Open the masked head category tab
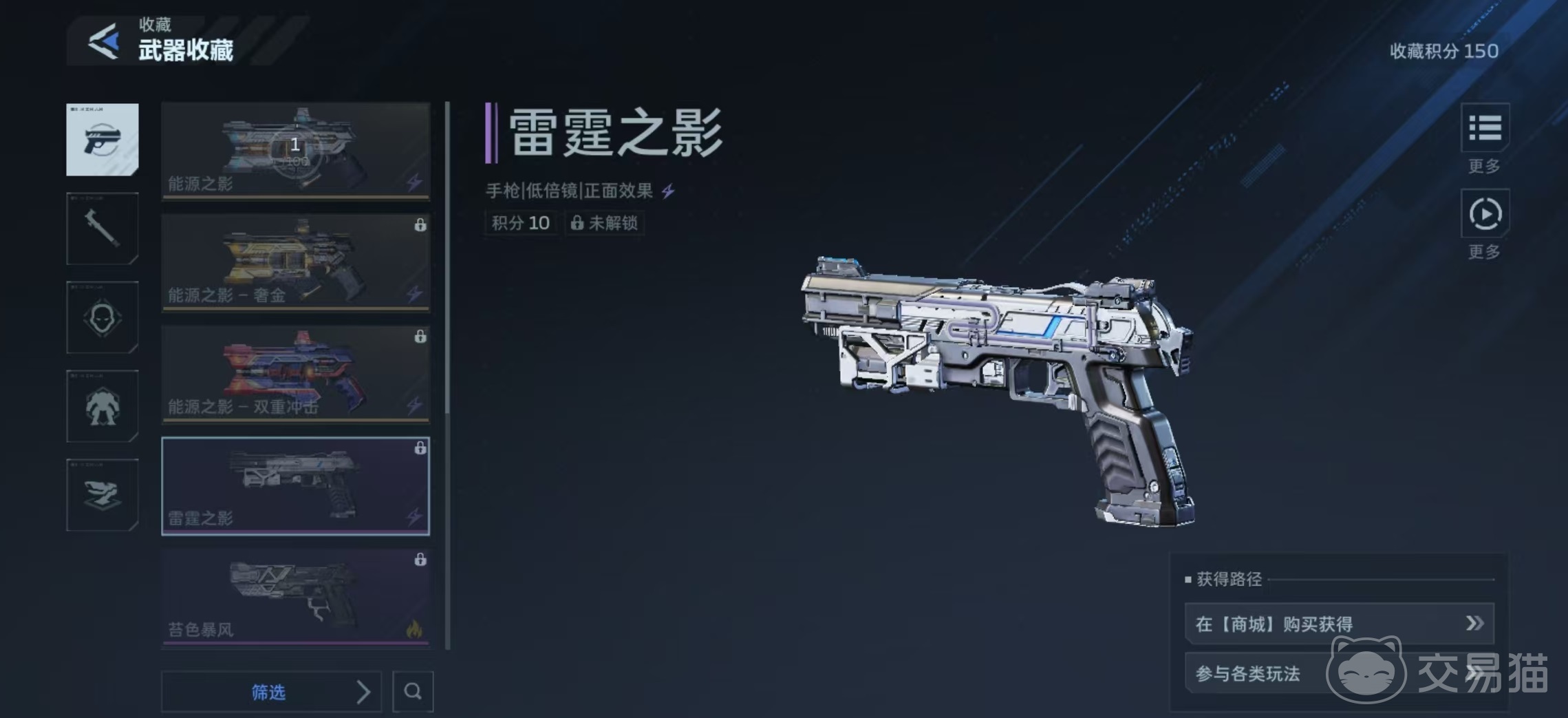The width and height of the screenshot is (1568, 718). (x=103, y=317)
